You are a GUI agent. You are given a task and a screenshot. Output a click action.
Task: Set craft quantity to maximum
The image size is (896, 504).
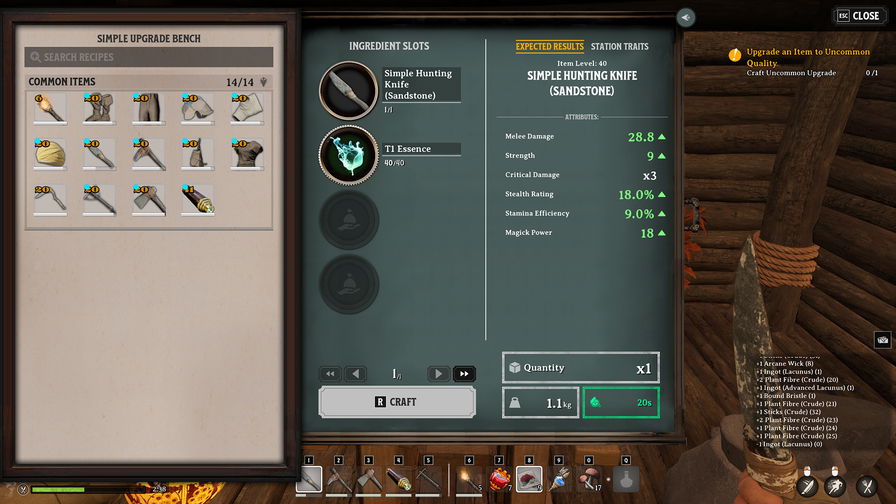tap(464, 374)
